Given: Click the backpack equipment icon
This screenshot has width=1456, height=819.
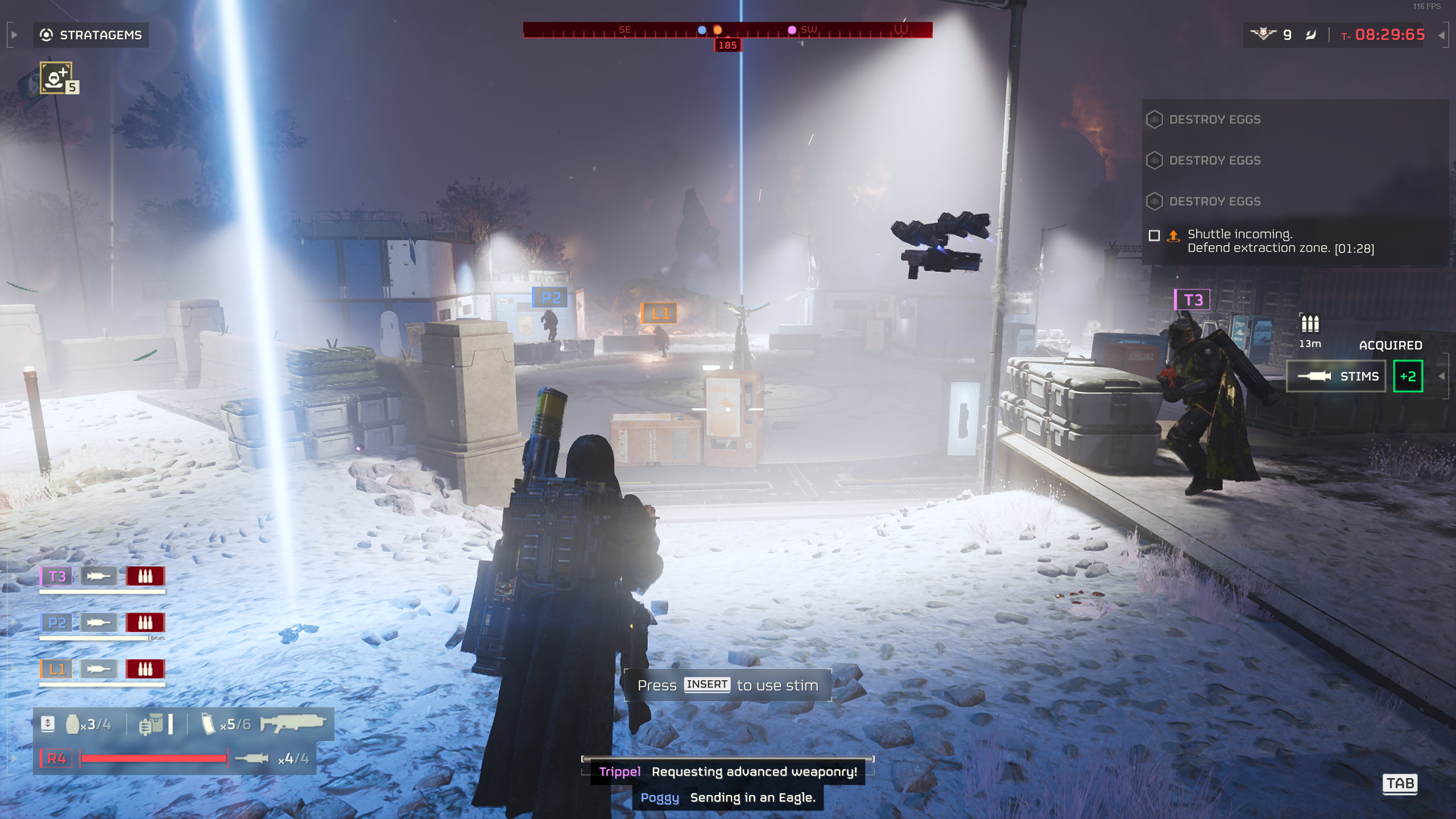Looking at the screenshot, I should (x=151, y=724).
